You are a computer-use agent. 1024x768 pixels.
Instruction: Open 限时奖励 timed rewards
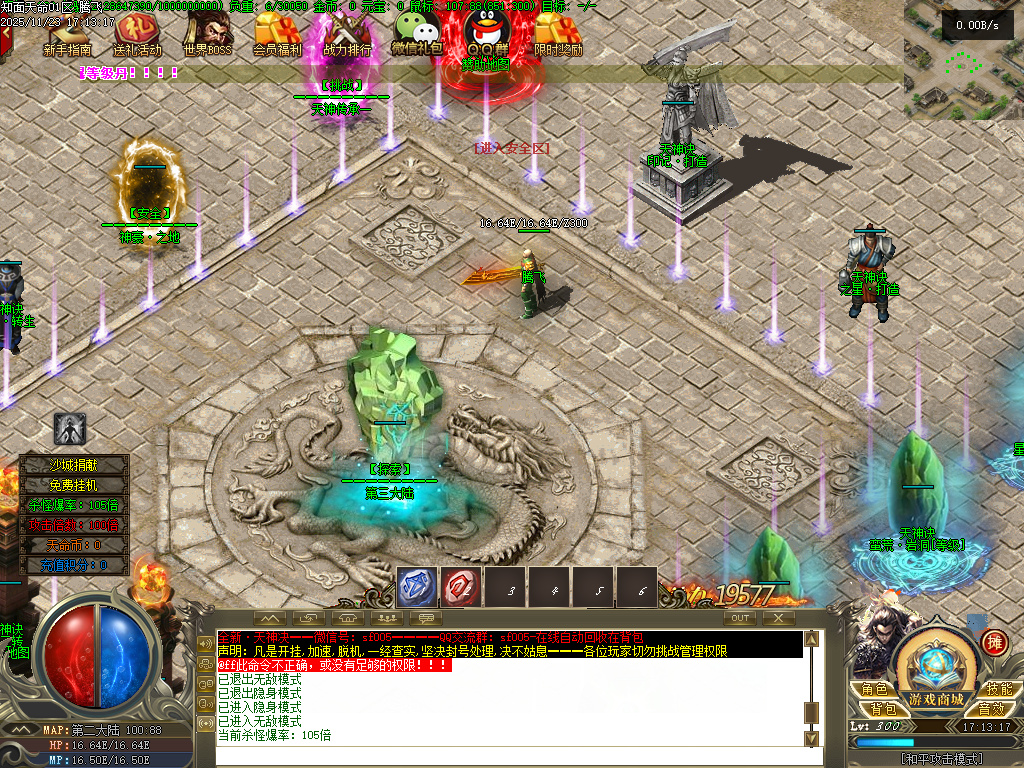(x=558, y=37)
